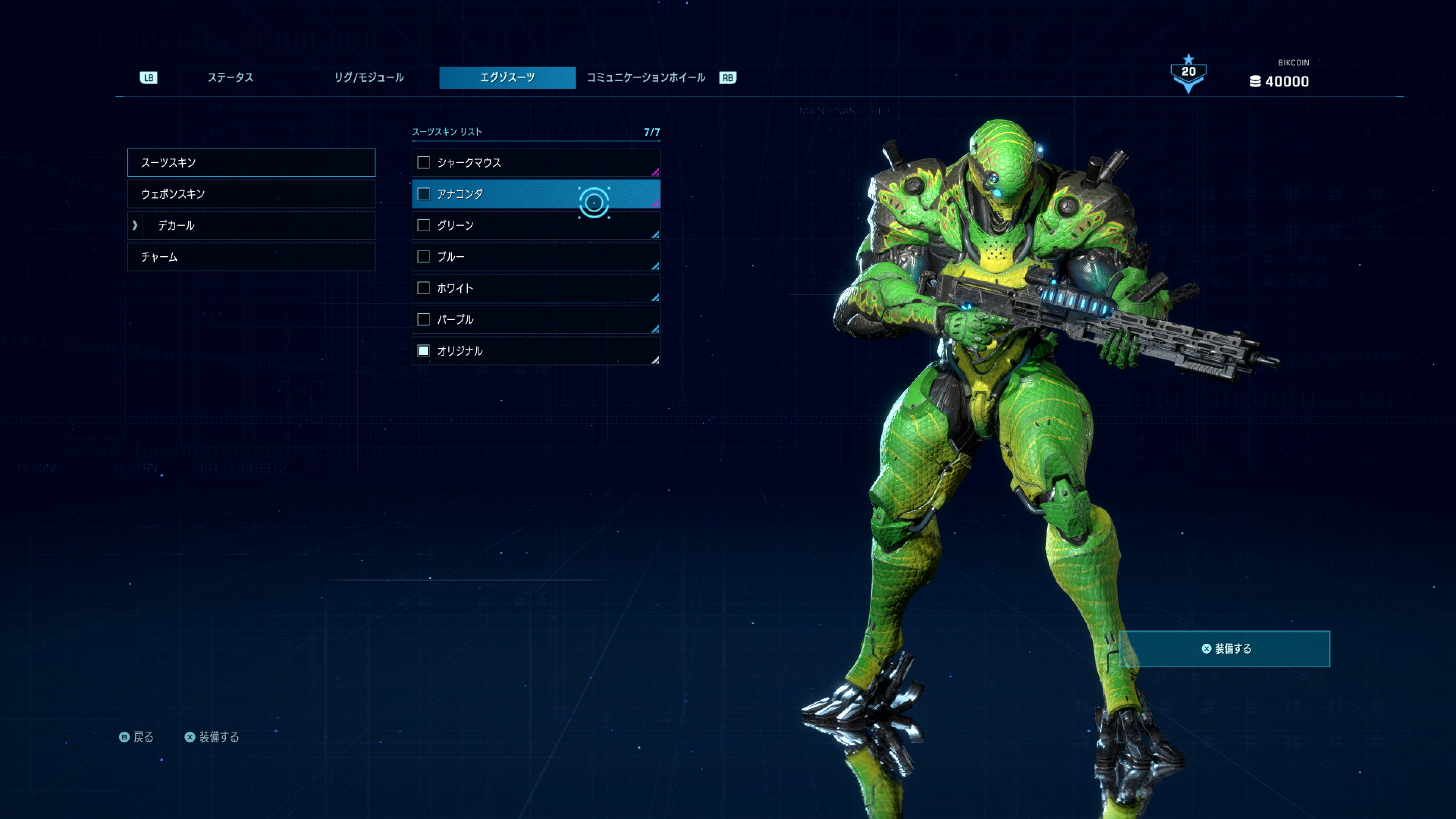Select the ブルー suit skin
The height and width of the screenshot is (819, 1456).
point(535,257)
